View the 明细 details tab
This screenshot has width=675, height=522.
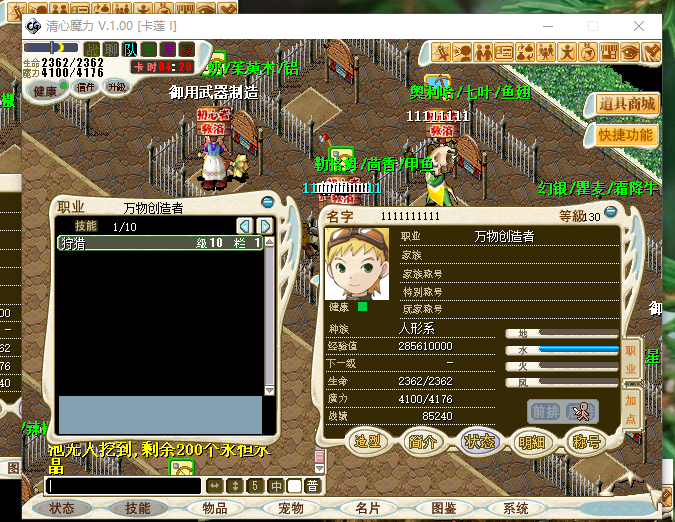point(531,441)
